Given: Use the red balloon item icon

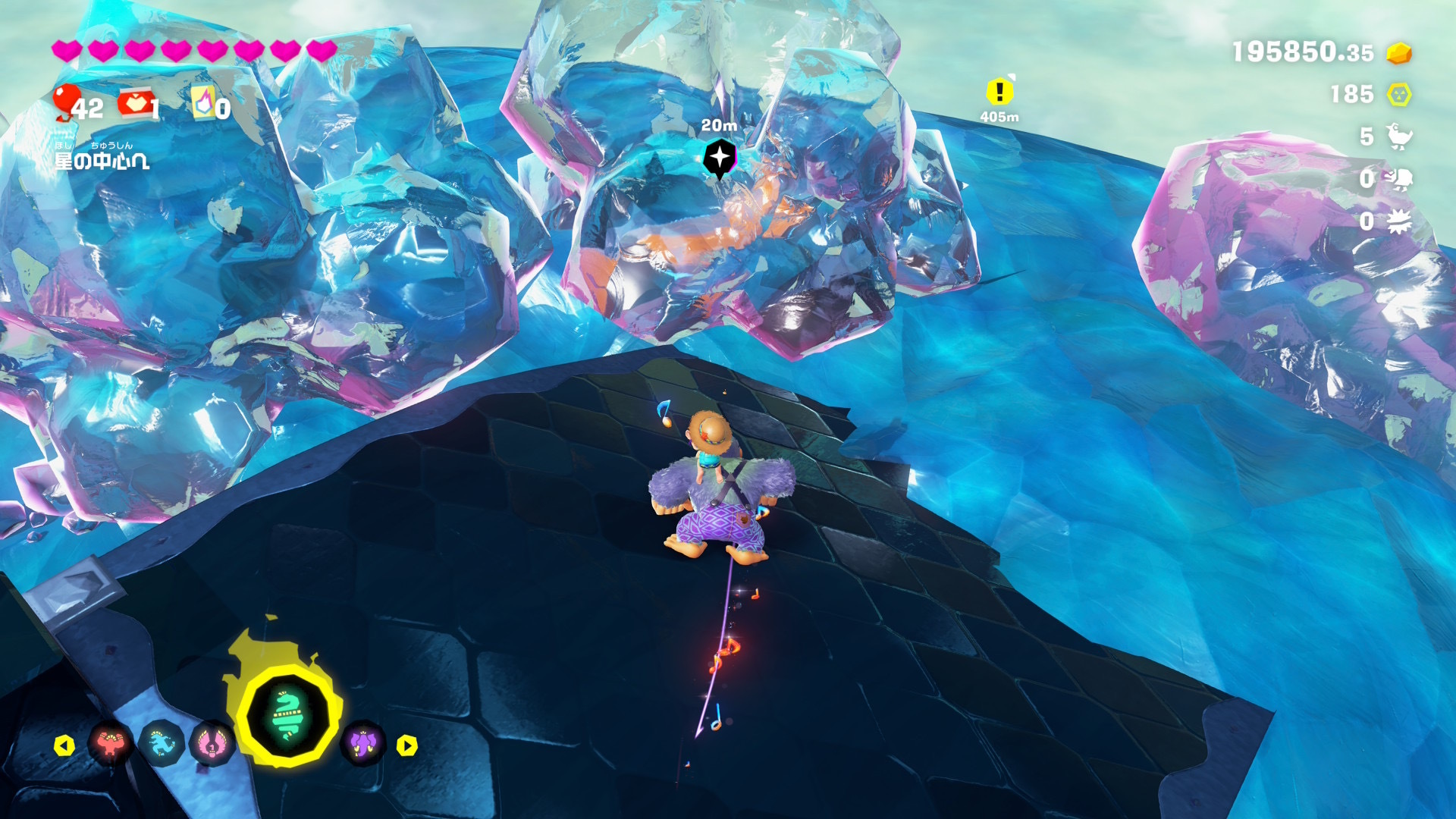Looking at the screenshot, I should [x=67, y=102].
